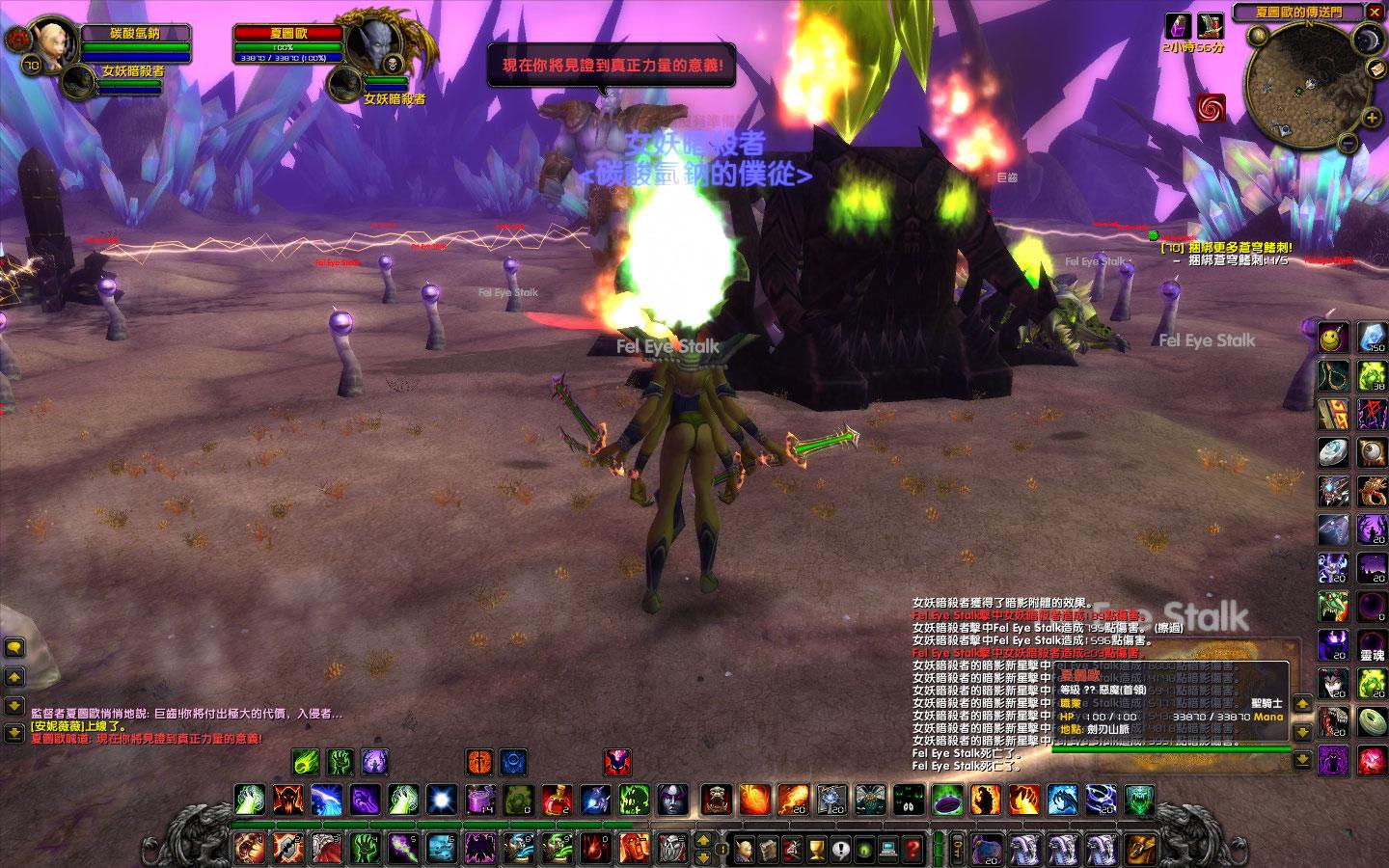Image resolution: width=1389 pixels, height=868 pixels.
Task: Activate the coiled whip item slot
Action: (x=1333, y=375)
